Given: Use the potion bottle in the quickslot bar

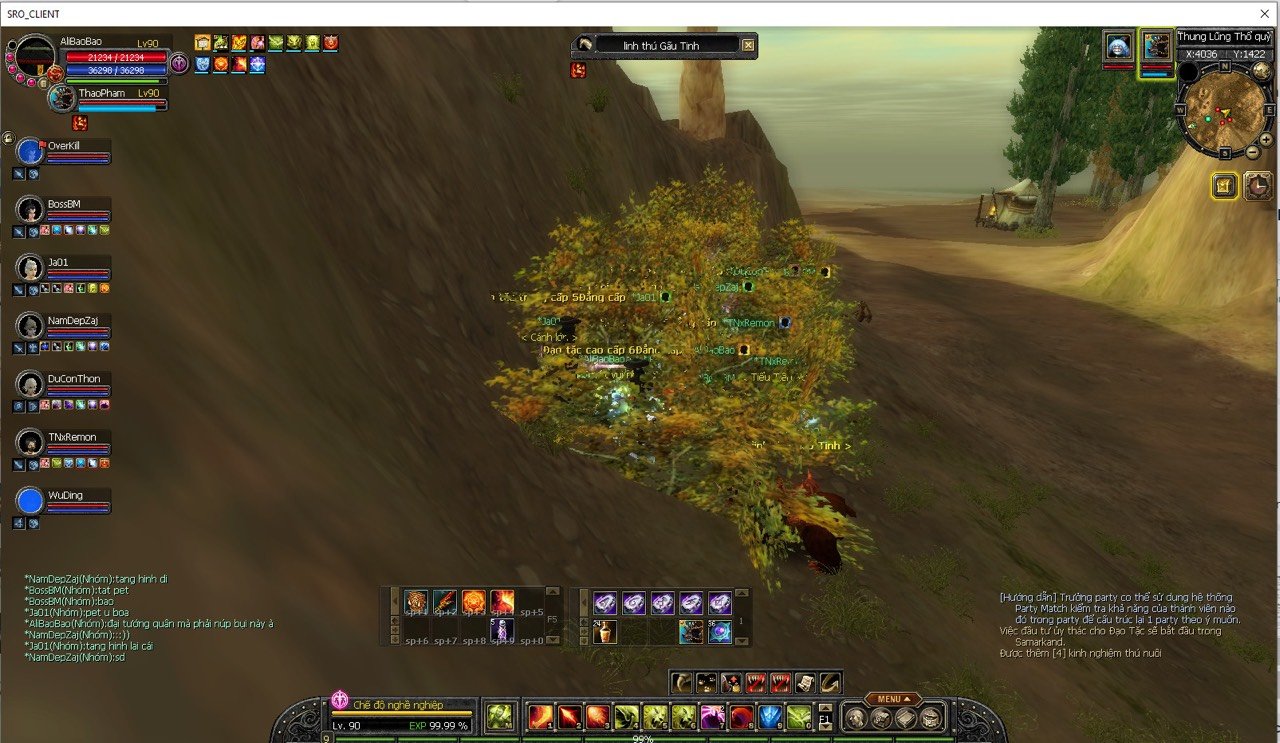Looking at the screenshot, I should pos(604,632).
